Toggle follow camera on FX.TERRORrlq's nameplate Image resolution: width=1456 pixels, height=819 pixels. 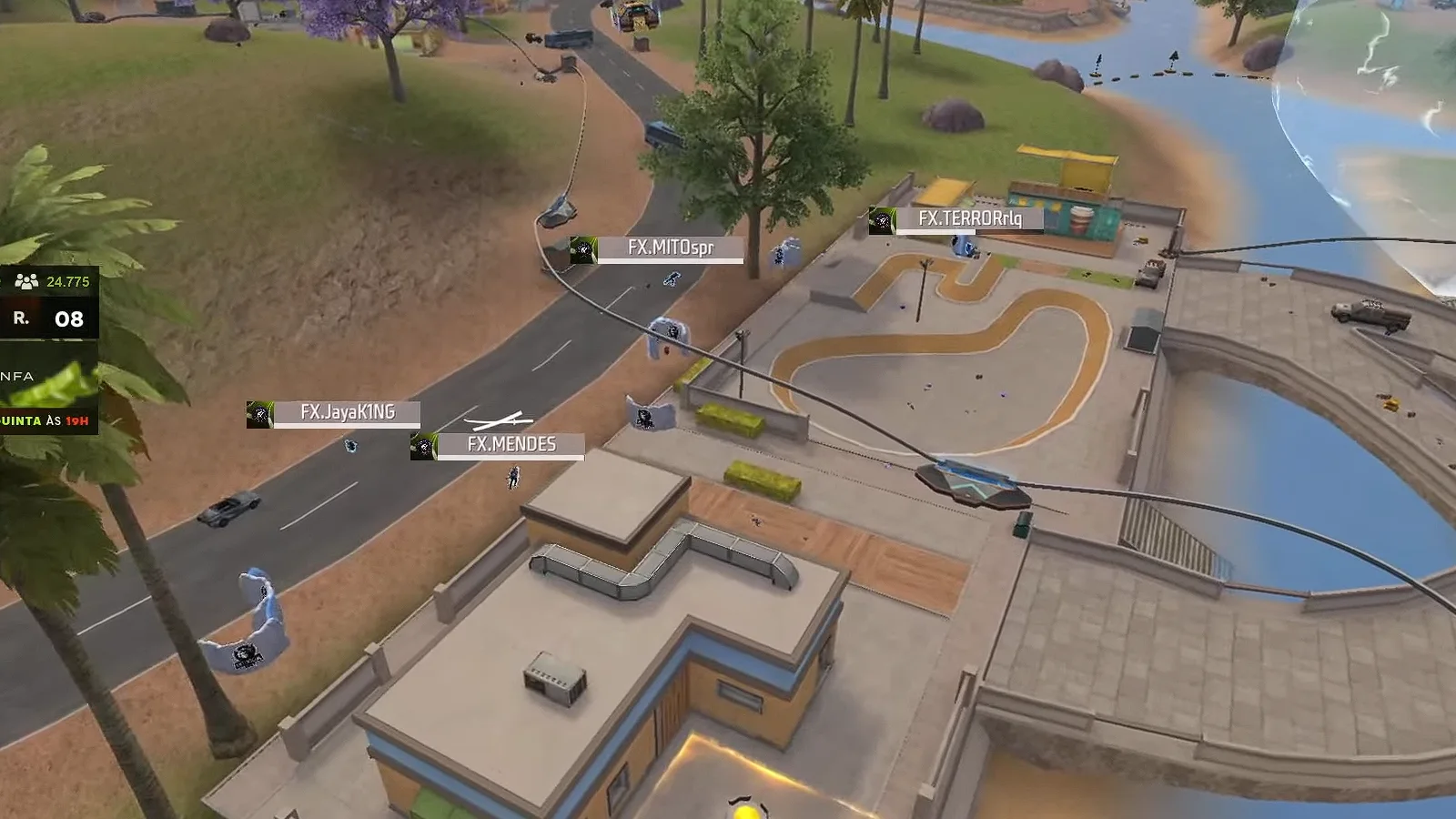click(969, 220)
